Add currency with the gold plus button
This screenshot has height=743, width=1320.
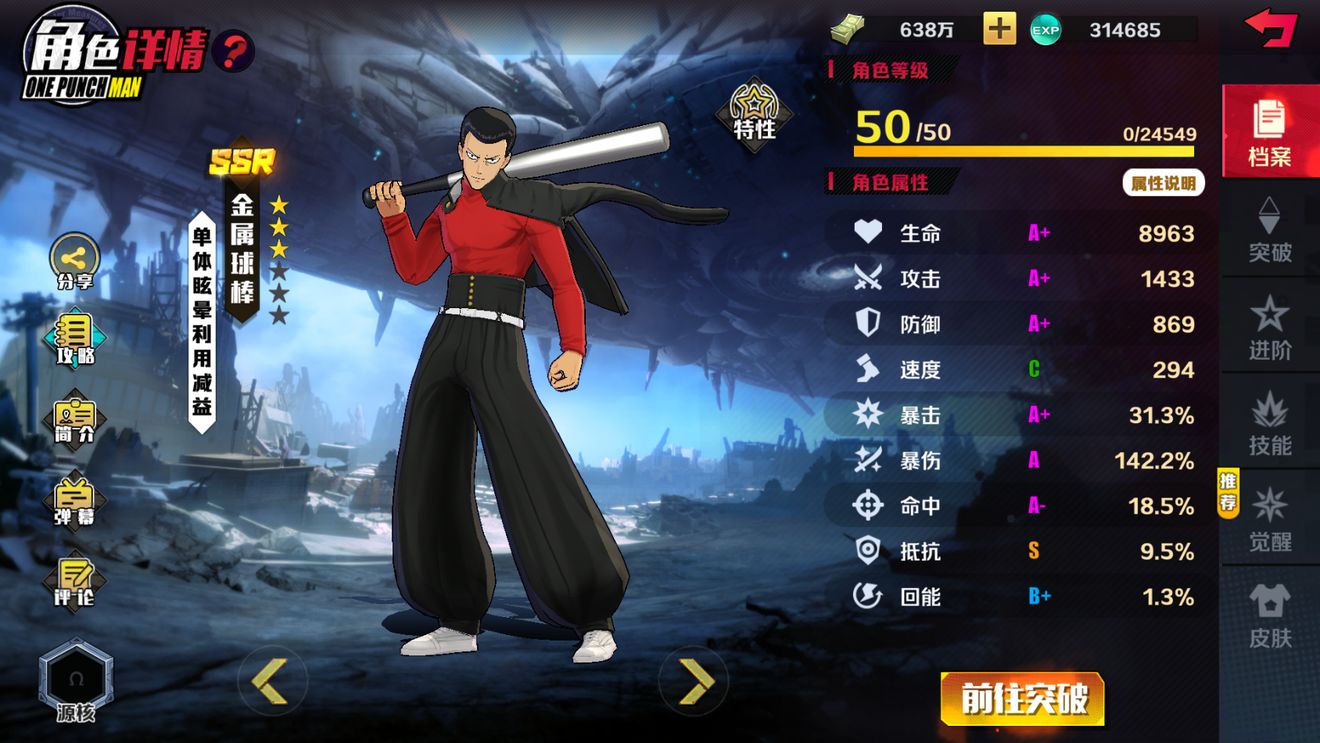point(999,29)
